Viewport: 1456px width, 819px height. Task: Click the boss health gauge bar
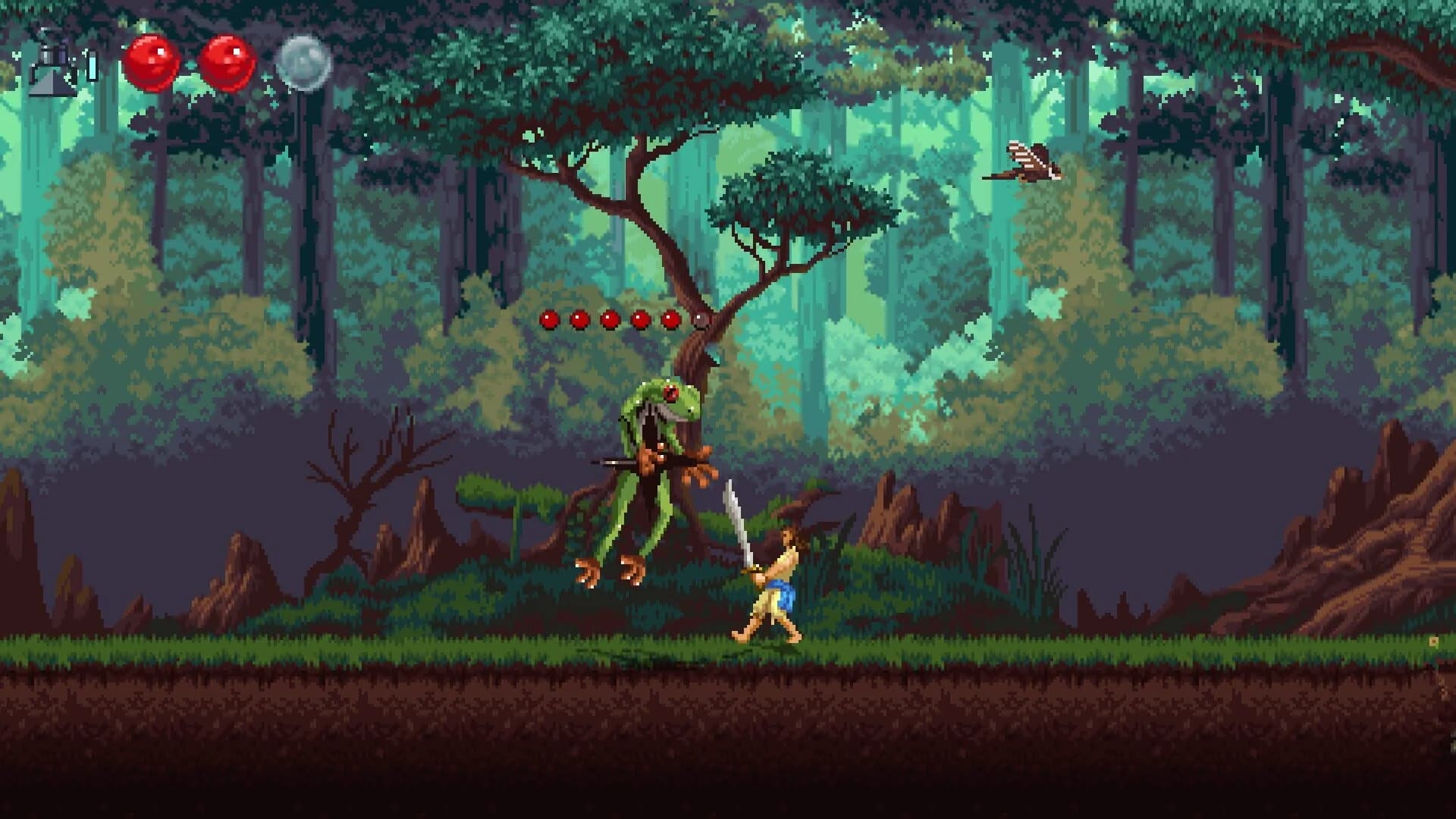pos(624,318)
